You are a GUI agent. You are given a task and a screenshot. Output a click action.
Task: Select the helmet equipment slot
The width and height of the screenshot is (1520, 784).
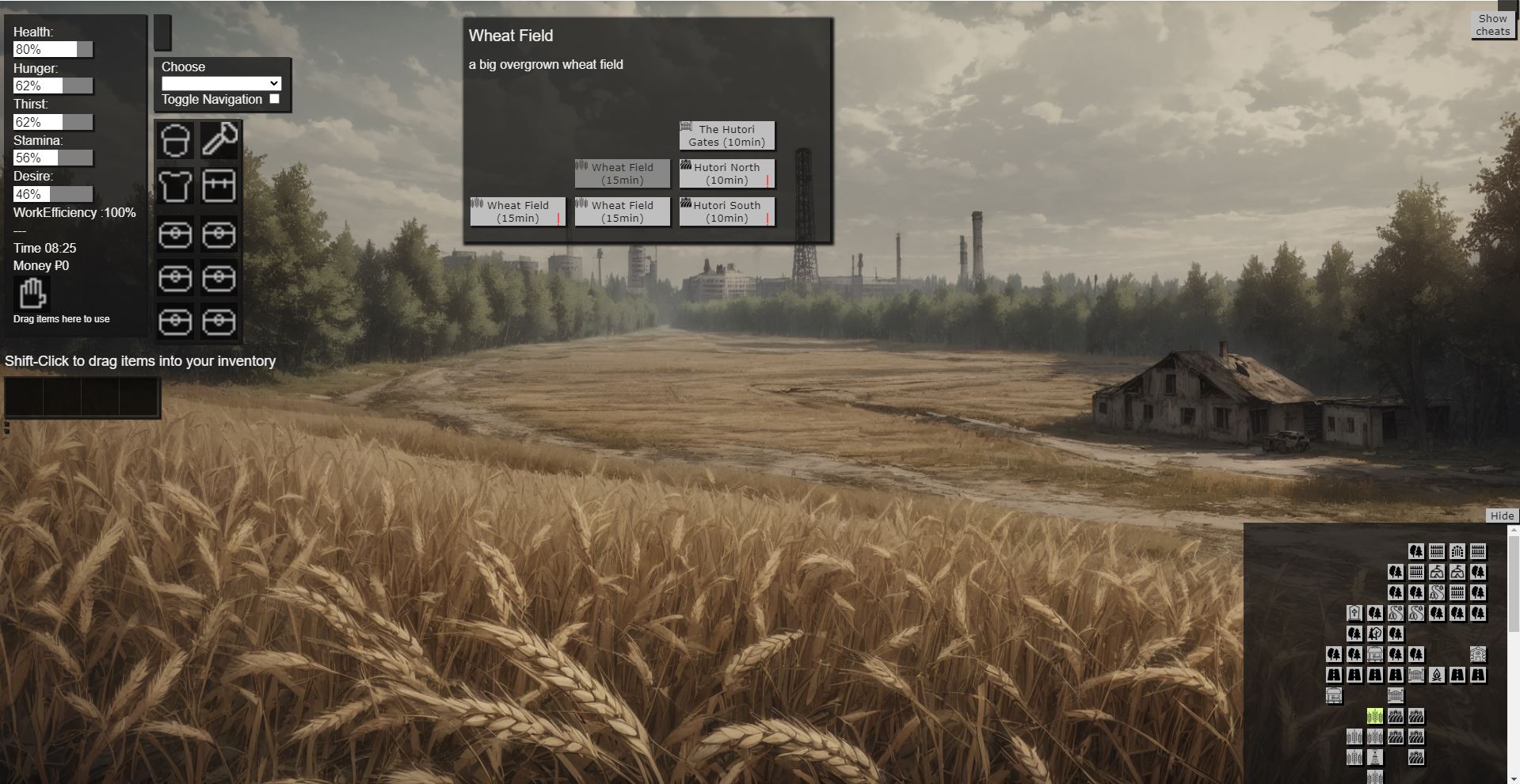[175, 140]
